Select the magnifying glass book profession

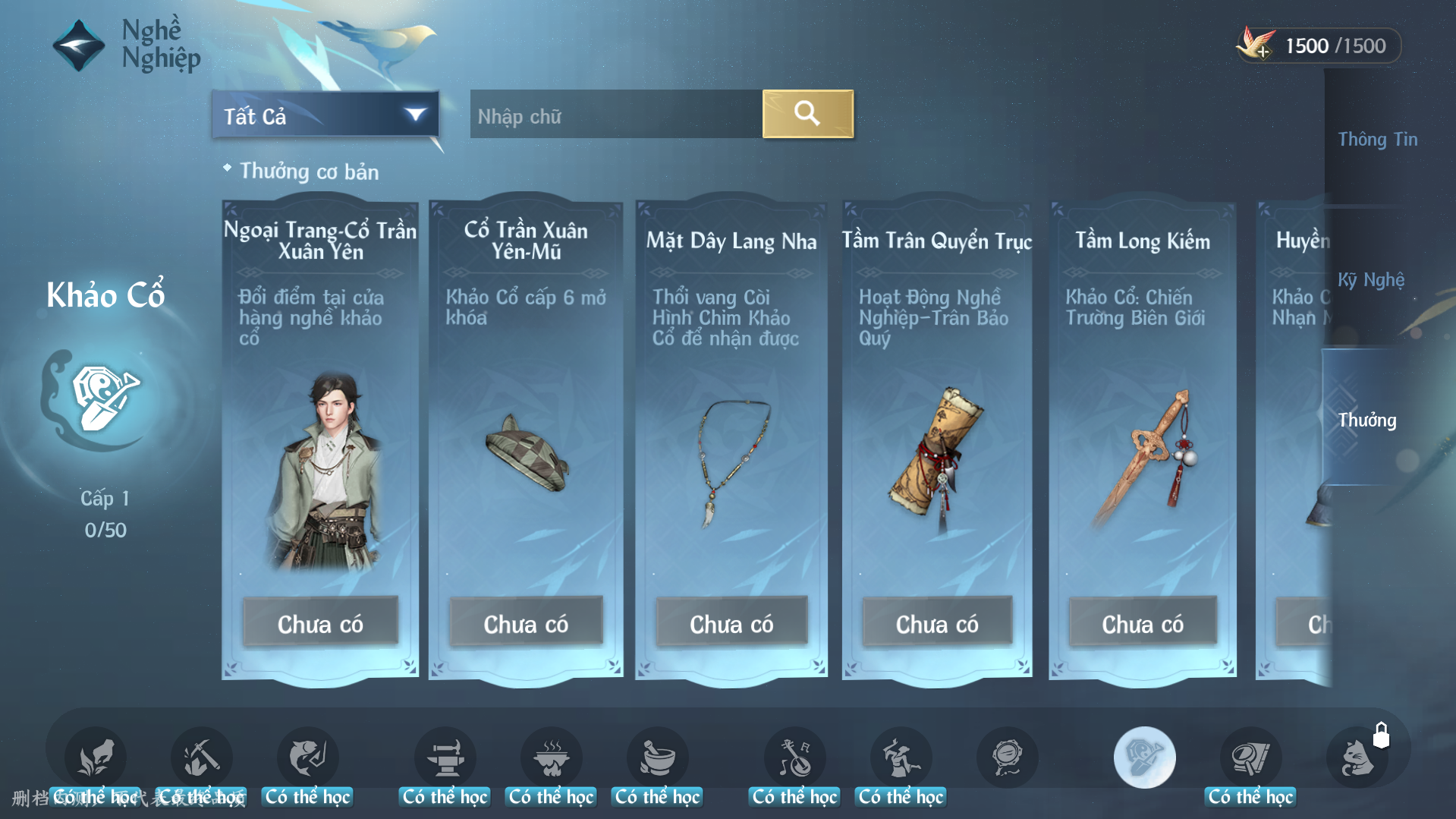click(x=1250, y=758)
